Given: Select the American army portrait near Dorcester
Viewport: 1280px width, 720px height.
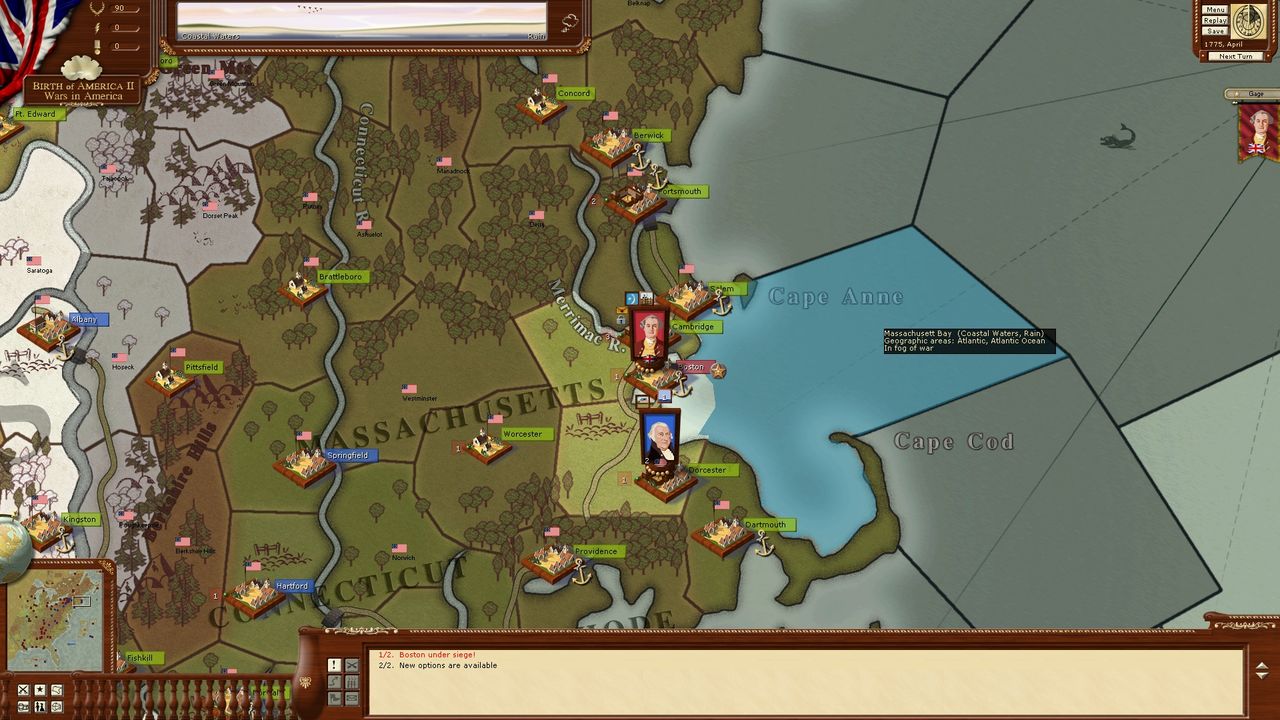Looking at the screenshot, I should tap(660, 438).
